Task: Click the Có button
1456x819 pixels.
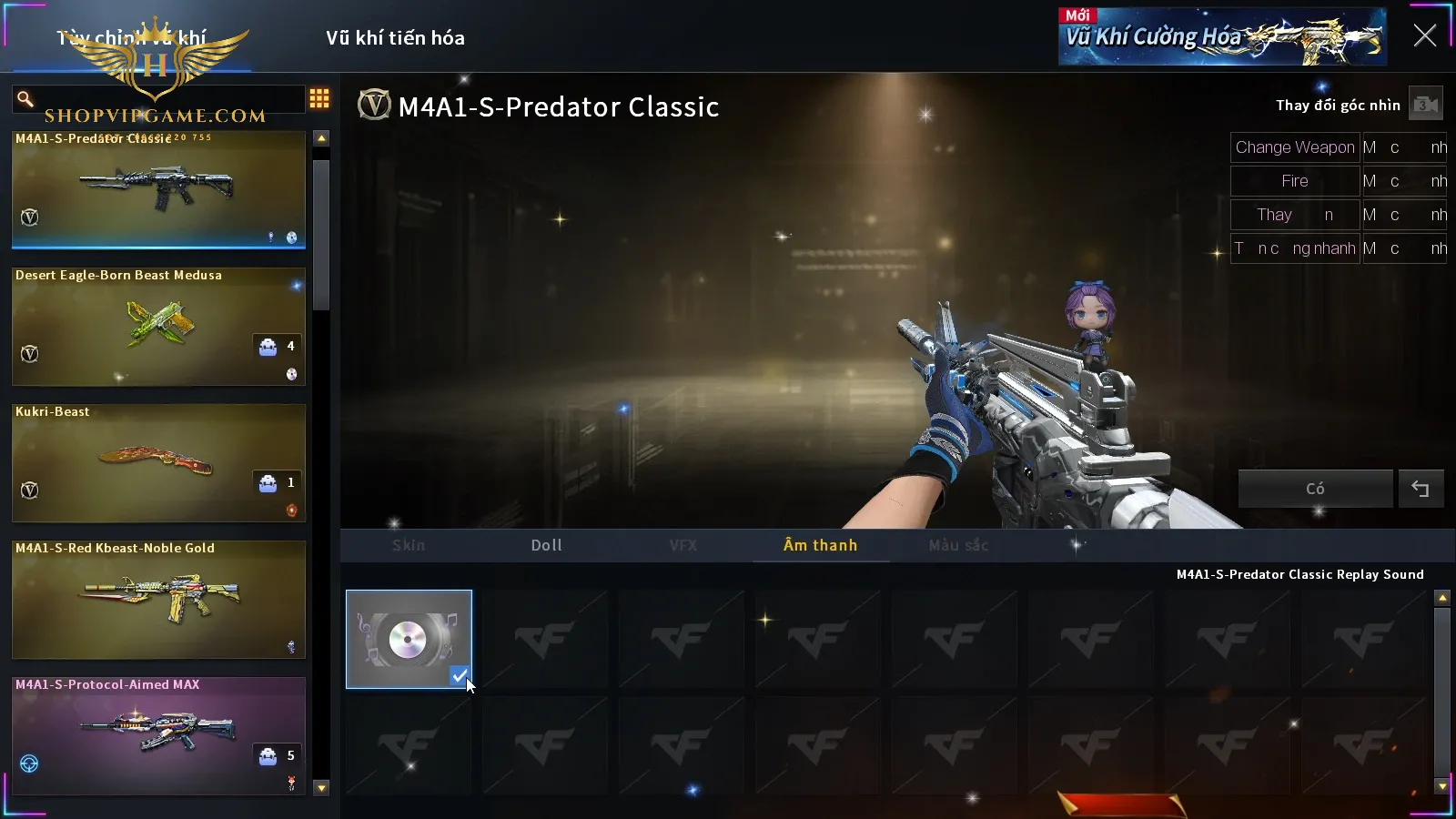Action: (1315, 489)
